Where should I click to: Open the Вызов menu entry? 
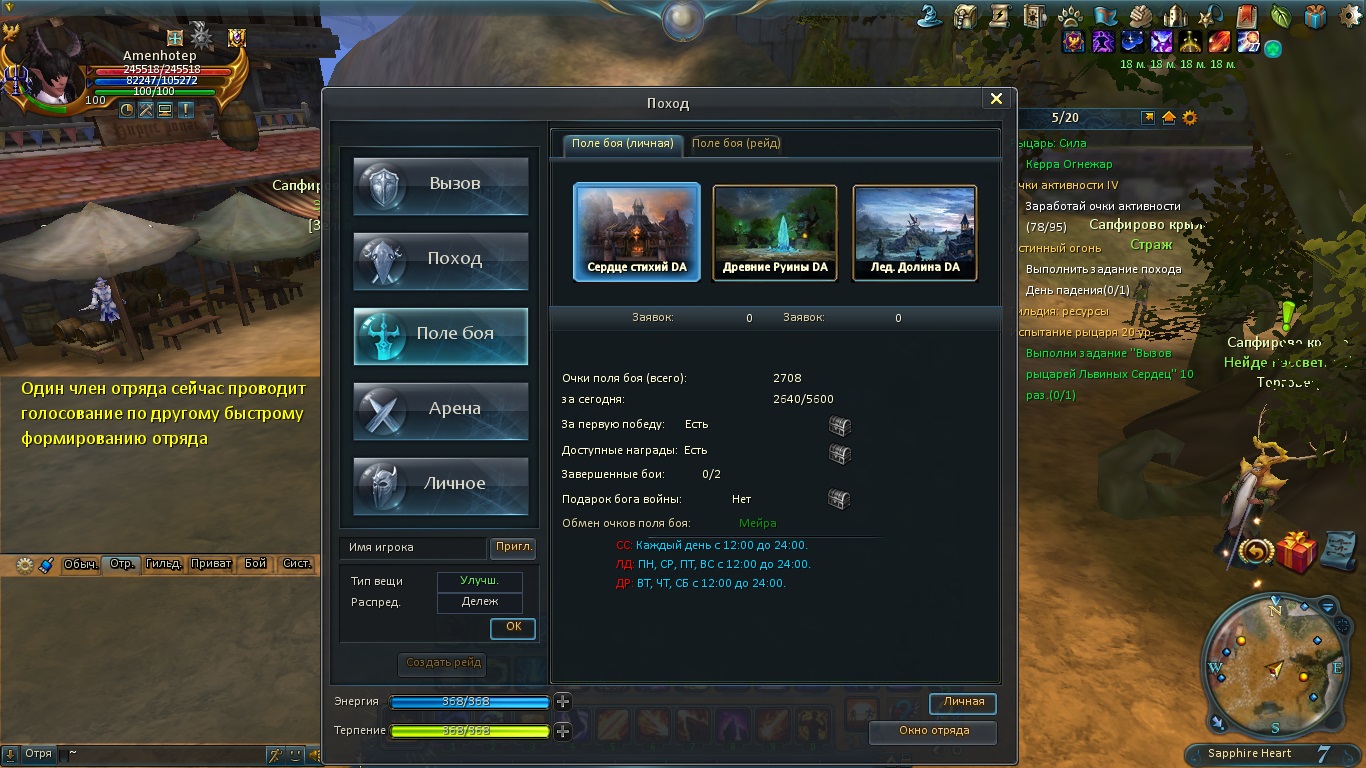click(x=441, y=185)
